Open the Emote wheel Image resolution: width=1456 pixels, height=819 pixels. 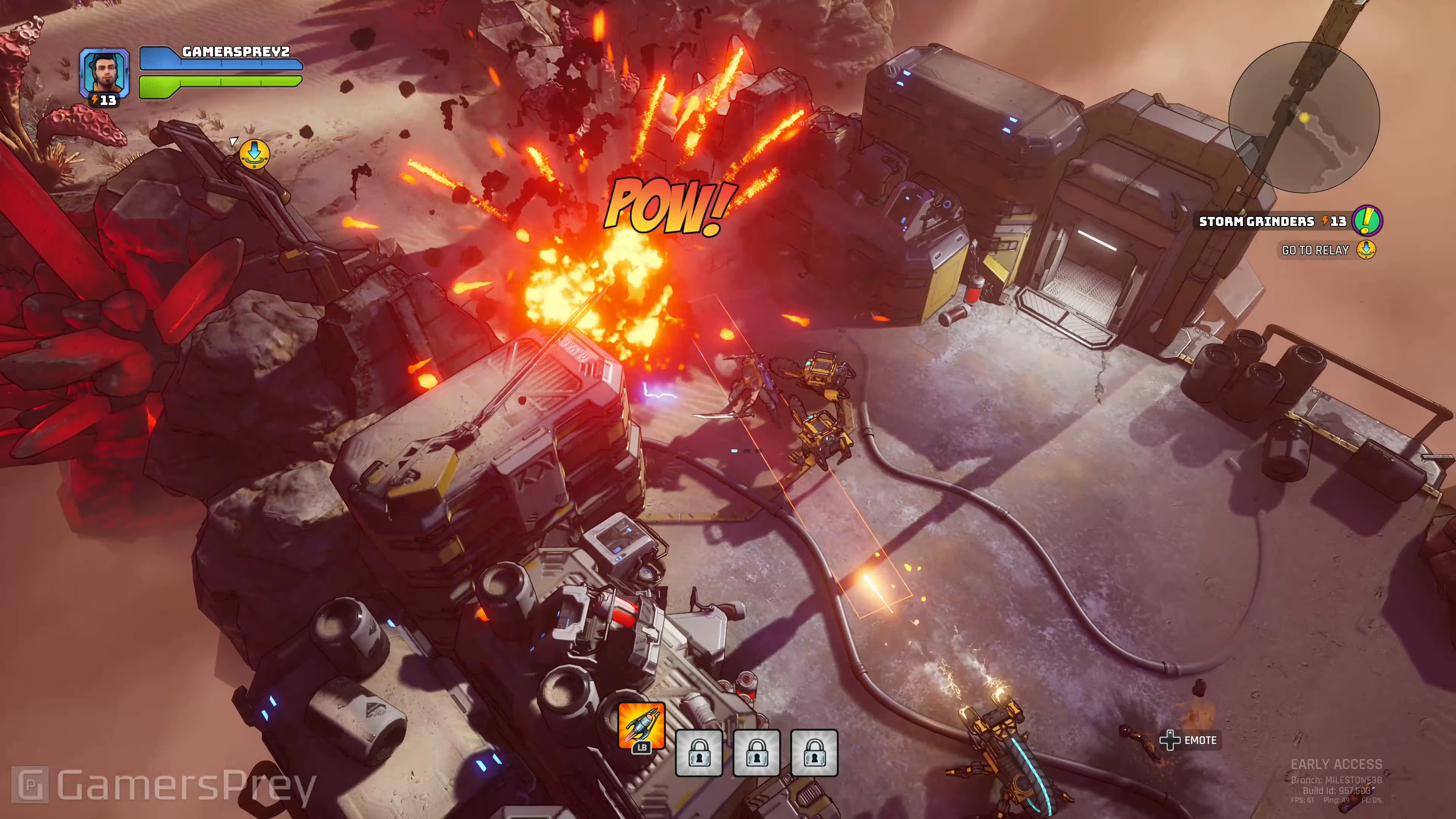pos(1189,740)
